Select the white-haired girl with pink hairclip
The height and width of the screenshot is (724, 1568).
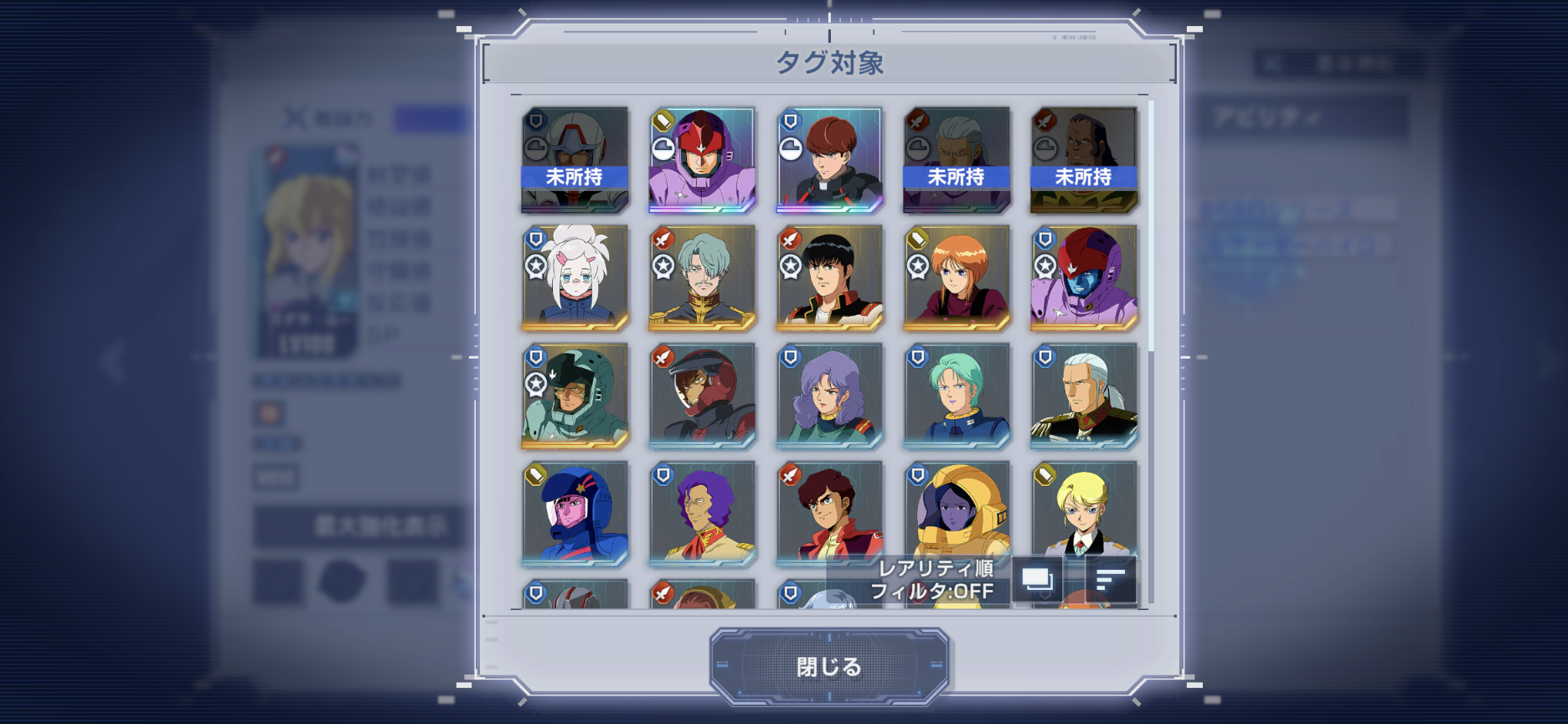pos(575,277)
